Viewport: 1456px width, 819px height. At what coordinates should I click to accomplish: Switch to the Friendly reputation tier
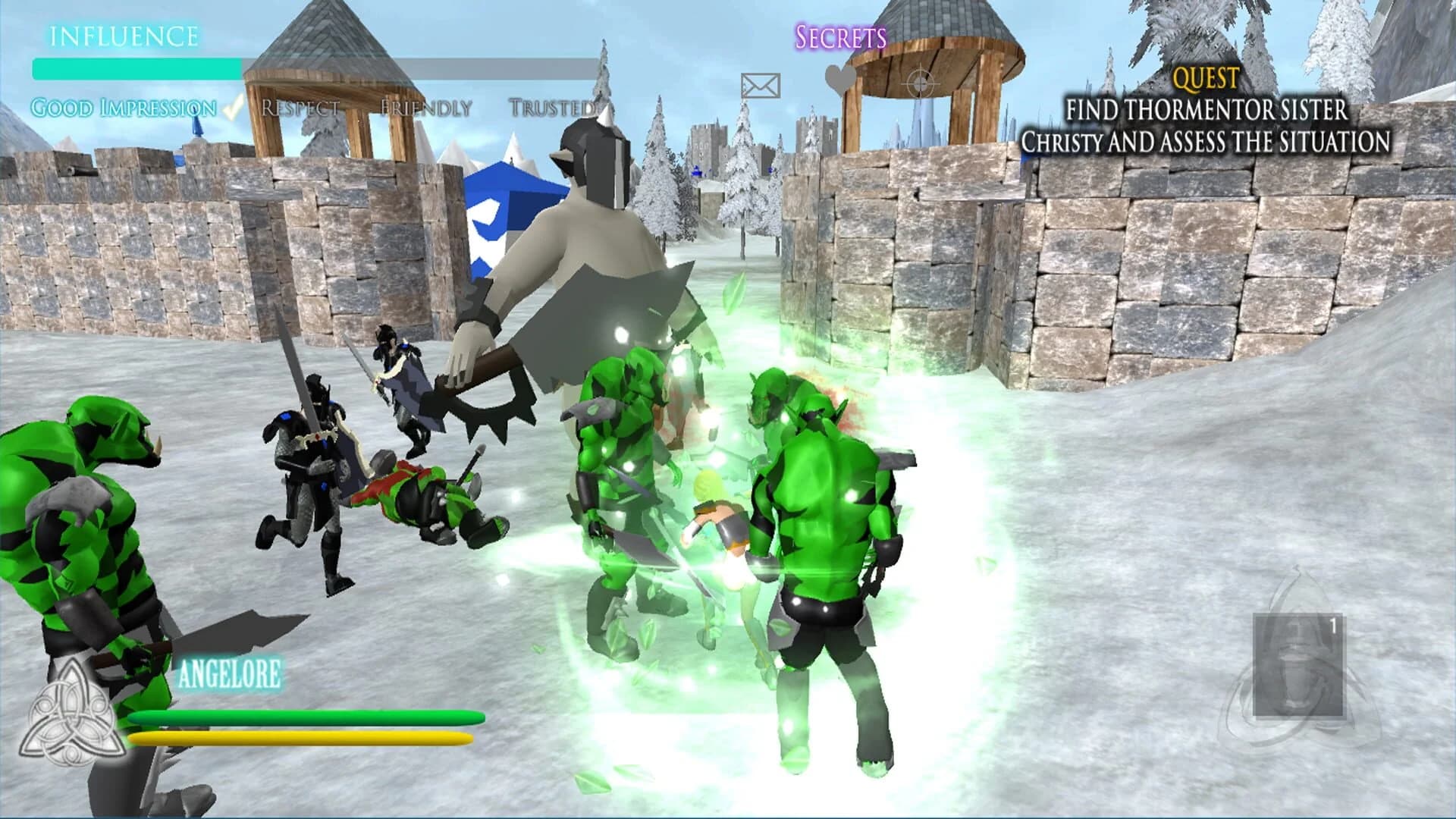click(x=425, y=107)
